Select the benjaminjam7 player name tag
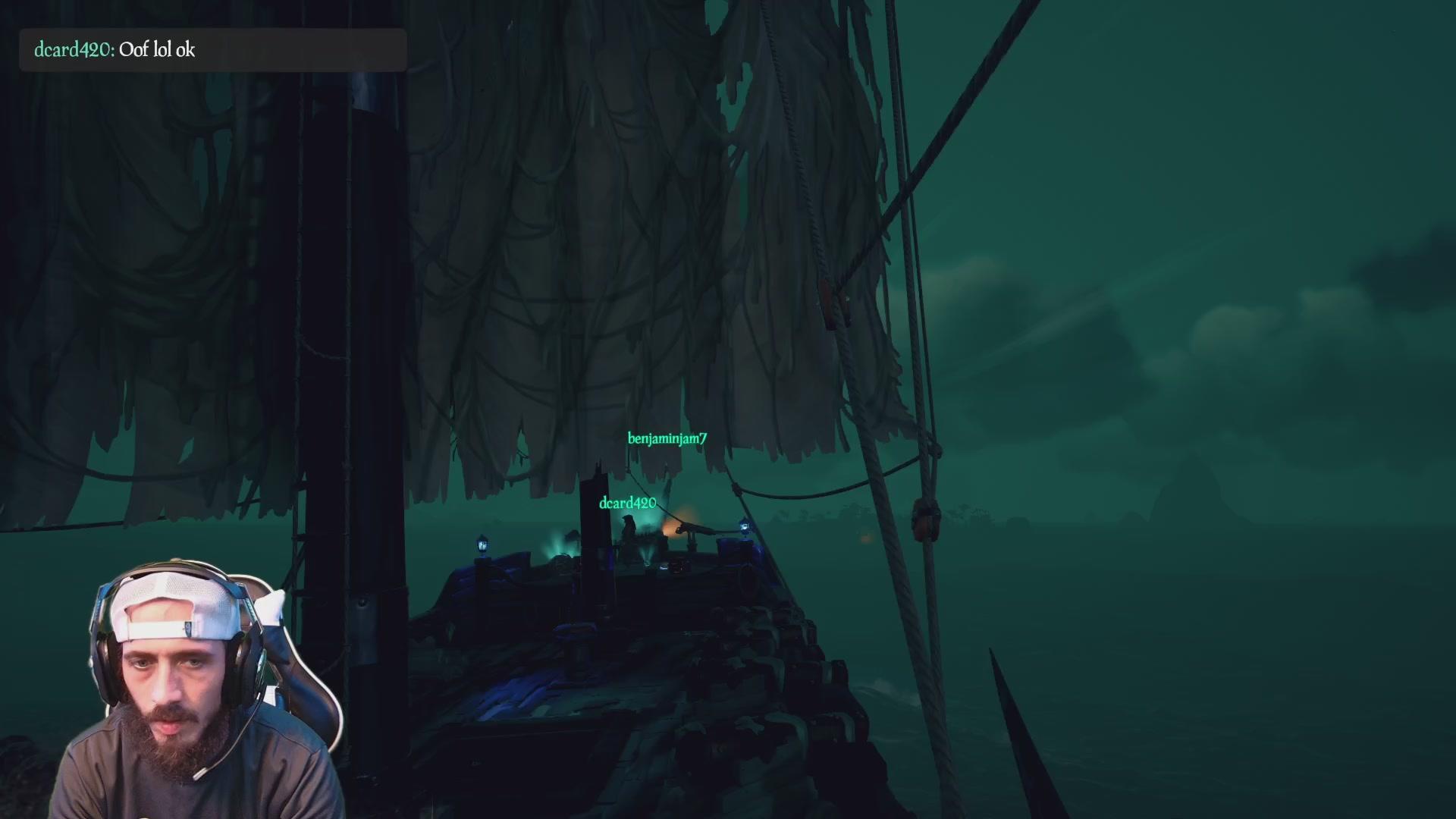Image resolution: width=1456 pixels, height=819 pixels. click(x=667, y=439)
